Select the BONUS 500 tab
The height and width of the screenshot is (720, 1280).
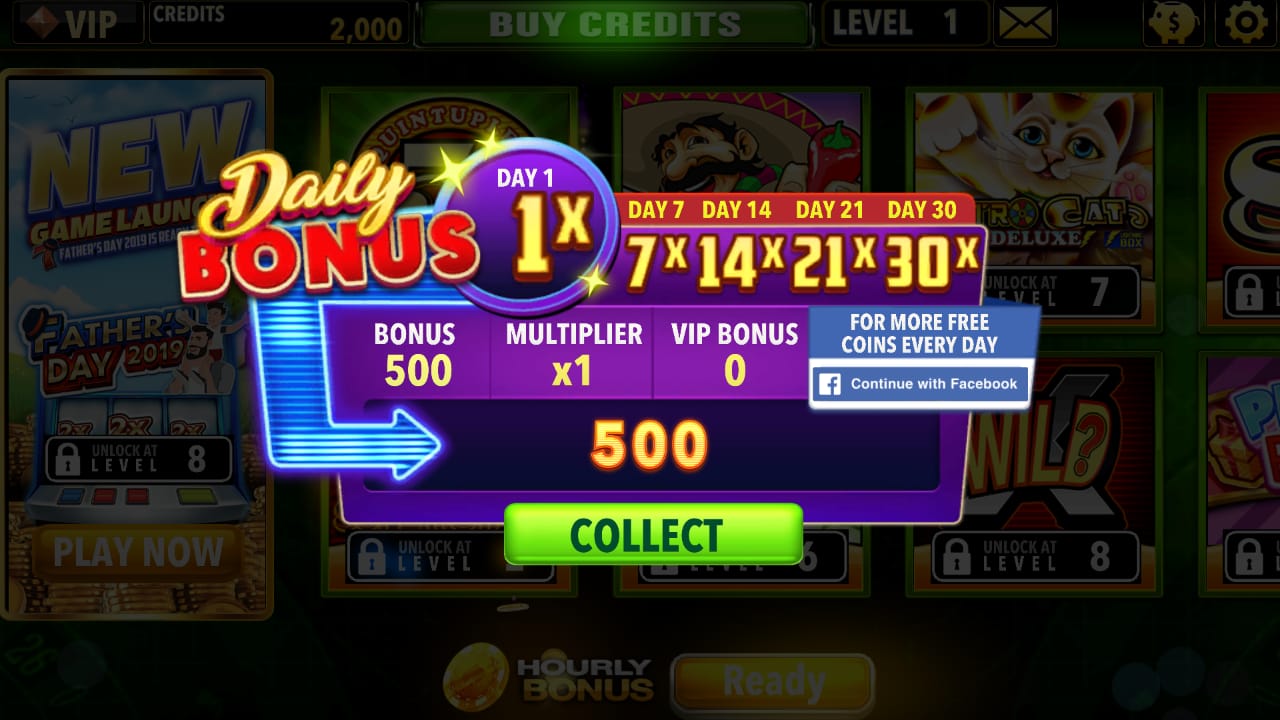(416, 350)
